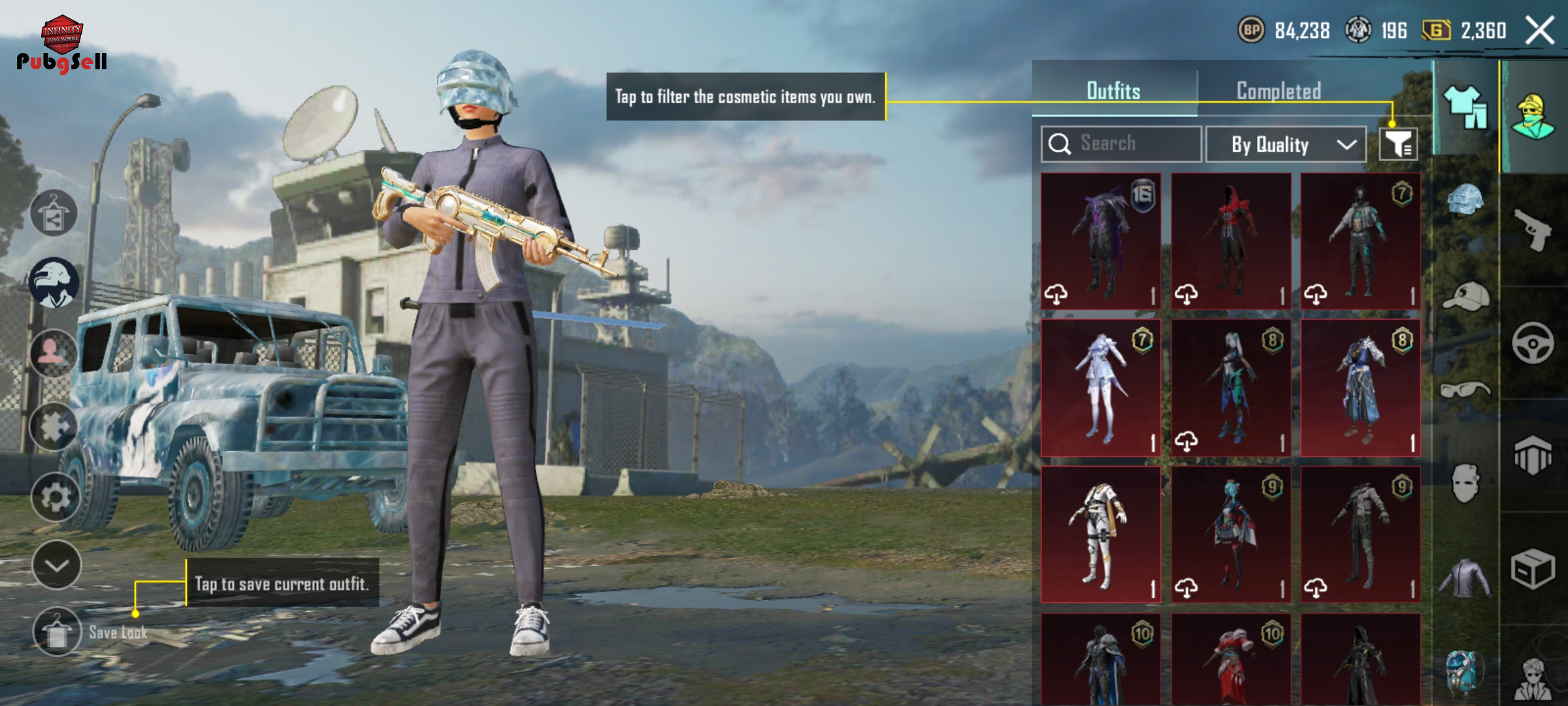Select the puzzle piece icon
The image size is (1568, 706).
[x=54, y=427]
